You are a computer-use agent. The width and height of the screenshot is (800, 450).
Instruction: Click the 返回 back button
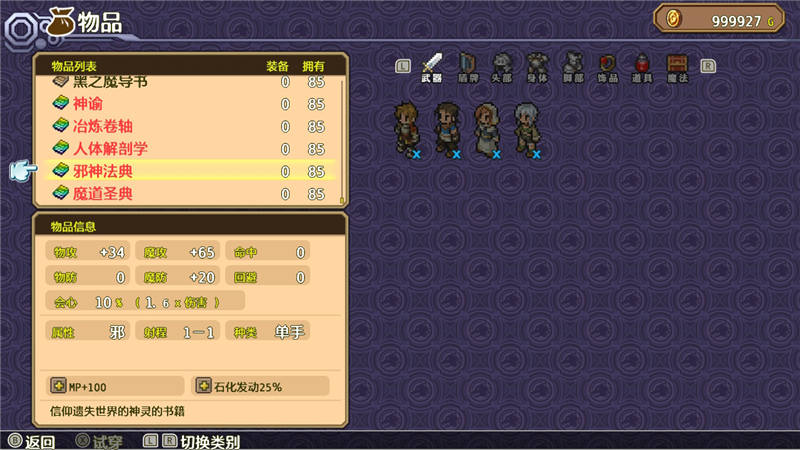tap(31, 441)
